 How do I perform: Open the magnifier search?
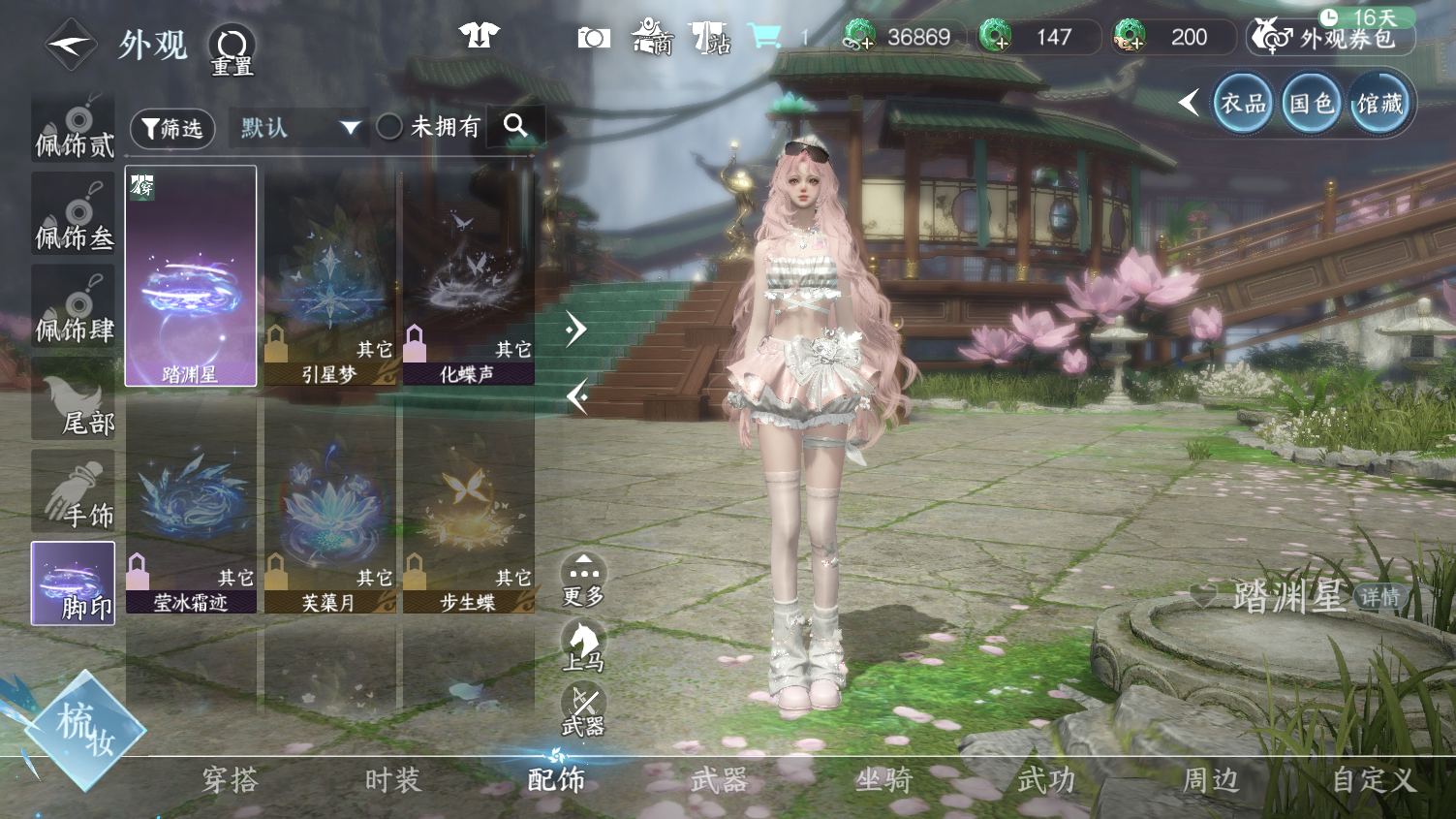pos(515,126)
